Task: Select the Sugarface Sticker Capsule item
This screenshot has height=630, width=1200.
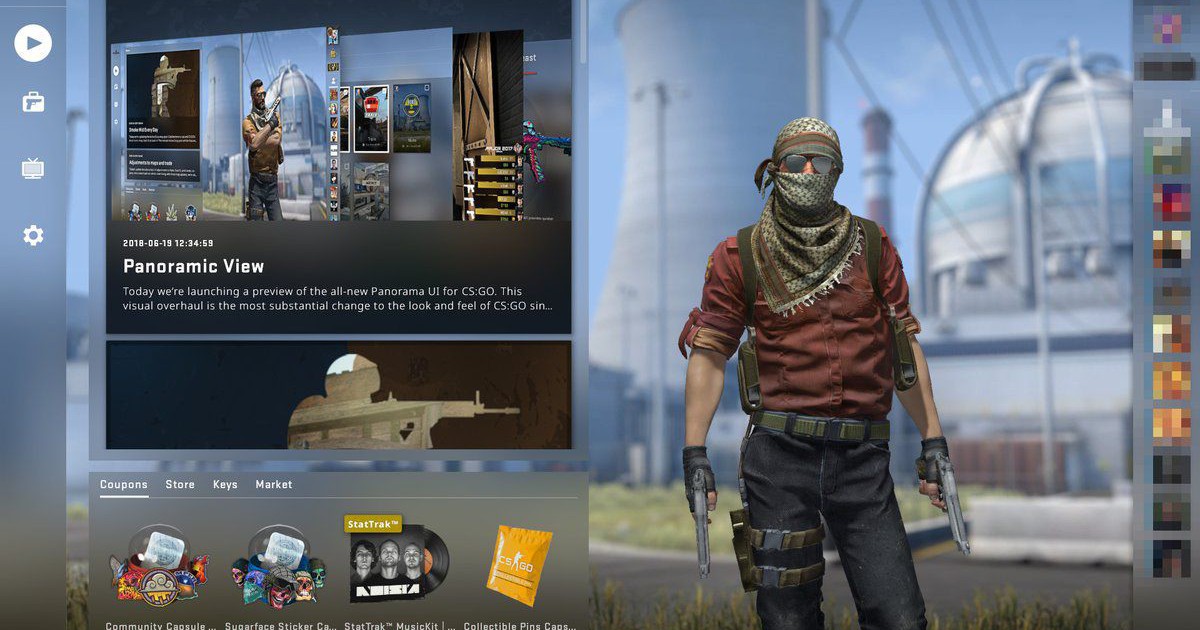Action: point(280,567)
